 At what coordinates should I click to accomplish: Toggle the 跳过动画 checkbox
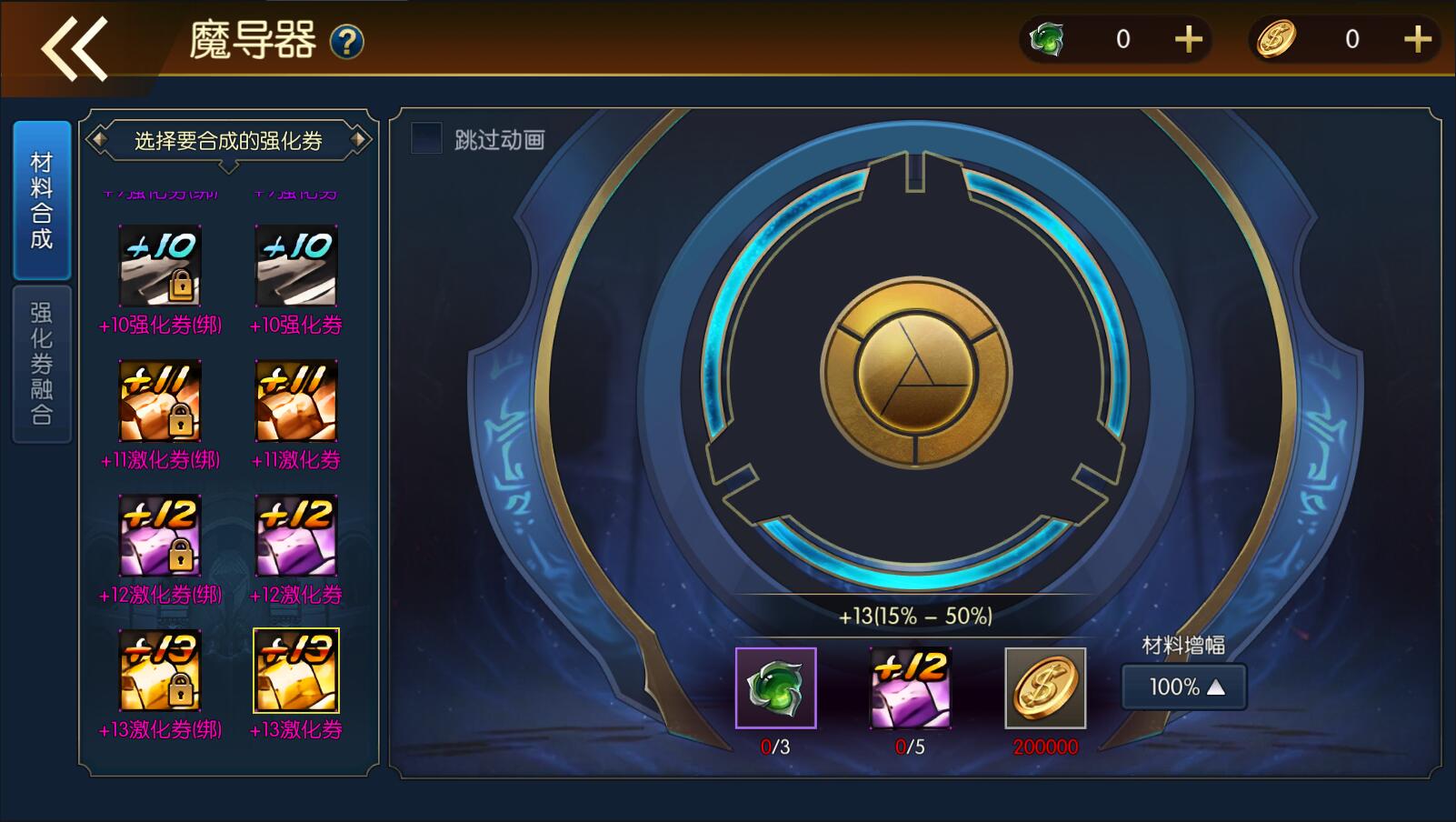point(426,138)
